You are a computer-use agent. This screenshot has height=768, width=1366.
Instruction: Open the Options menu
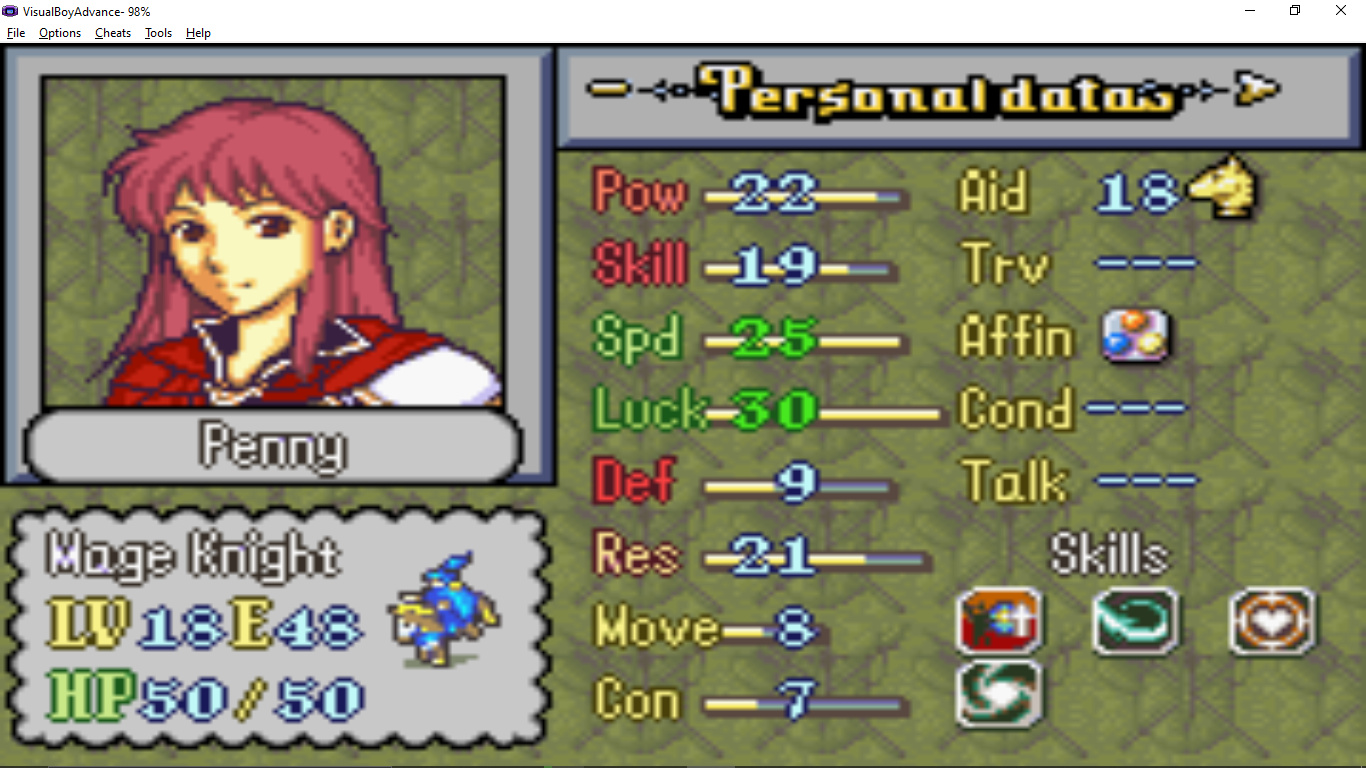pos(60,33)
